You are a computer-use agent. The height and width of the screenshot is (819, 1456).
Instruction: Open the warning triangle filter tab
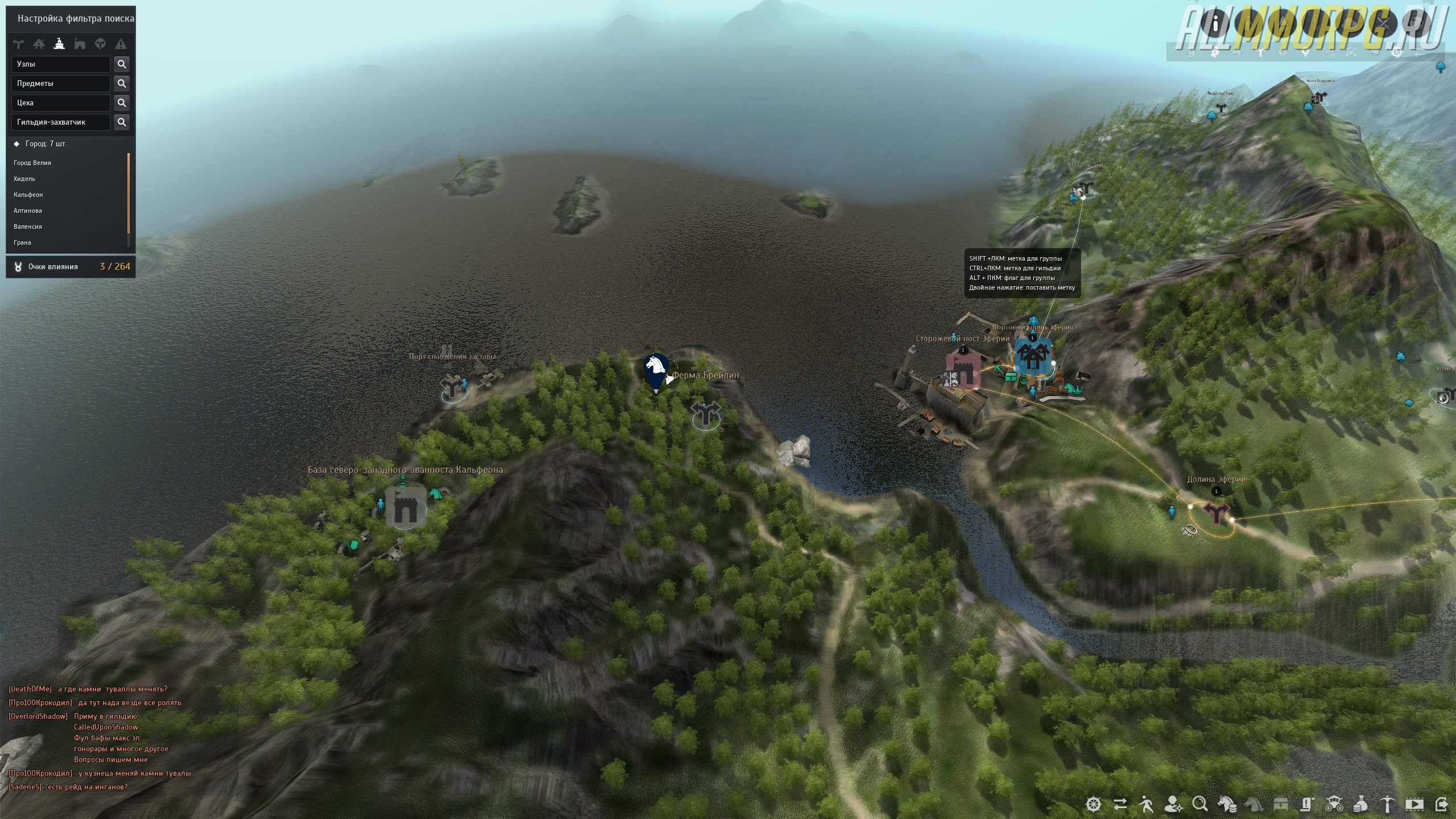point(121,44)
